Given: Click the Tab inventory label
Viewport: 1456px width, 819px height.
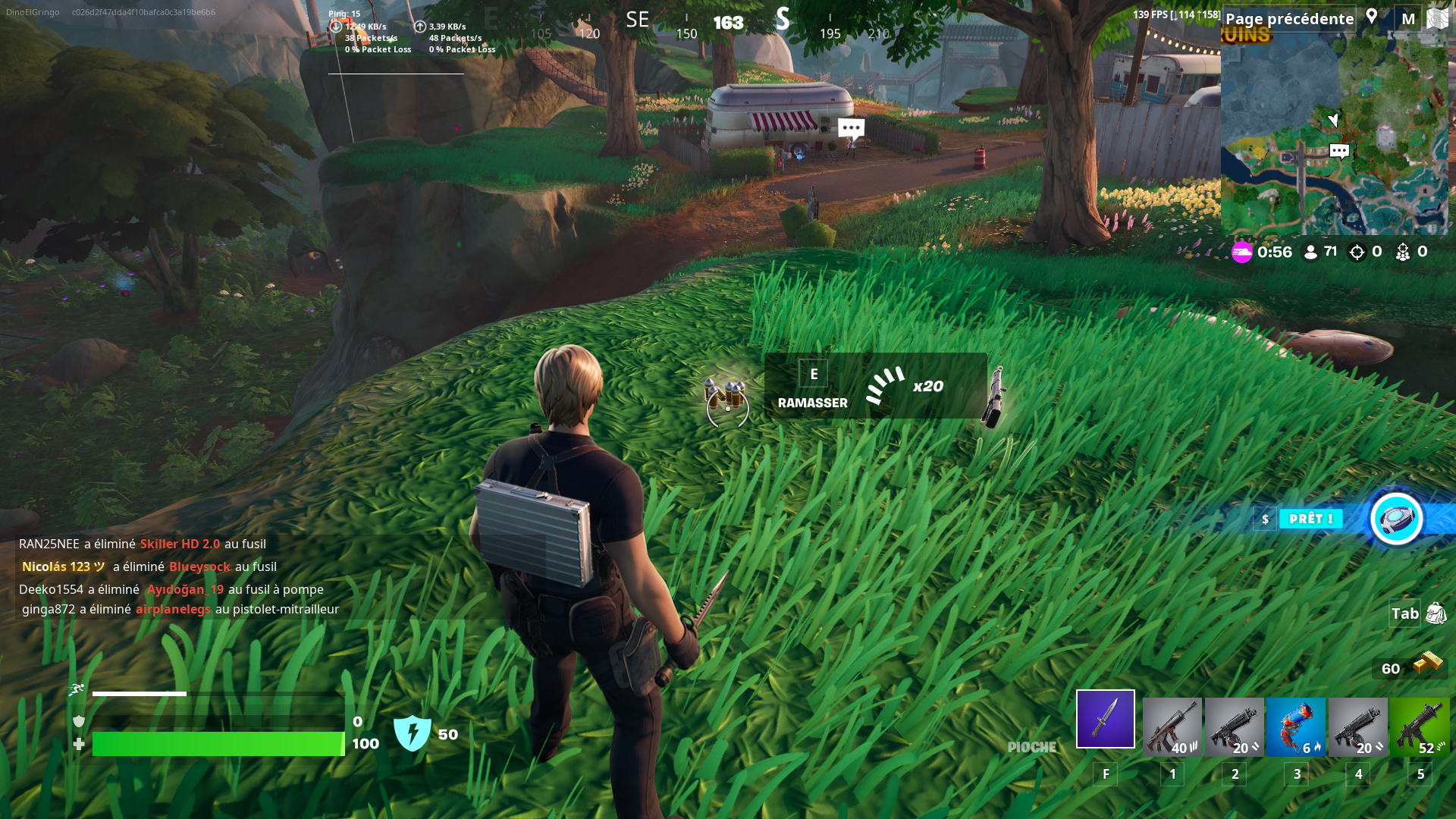Looking at the screenshot, I should pyautogui.click(x=1404, y=613).
